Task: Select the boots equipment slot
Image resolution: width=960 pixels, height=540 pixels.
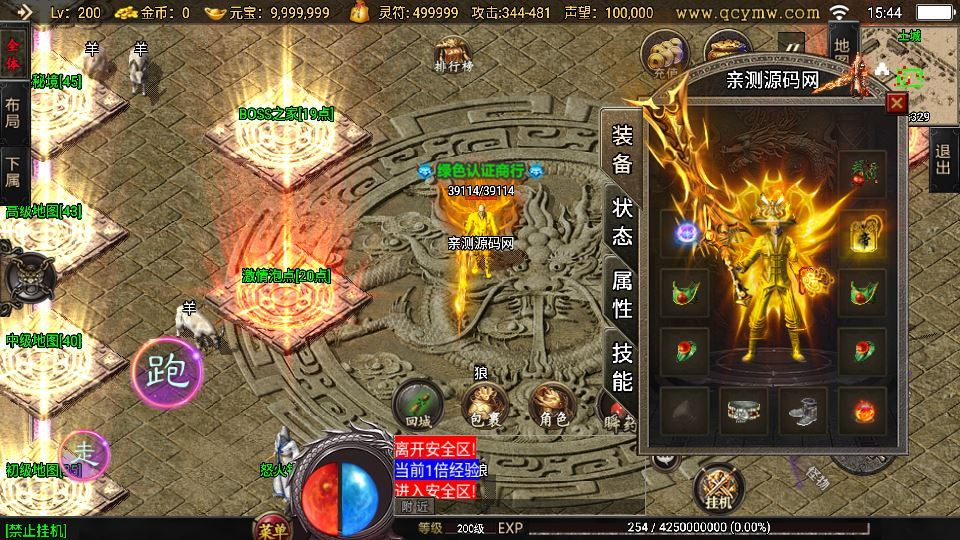Action: click(803, 410)
